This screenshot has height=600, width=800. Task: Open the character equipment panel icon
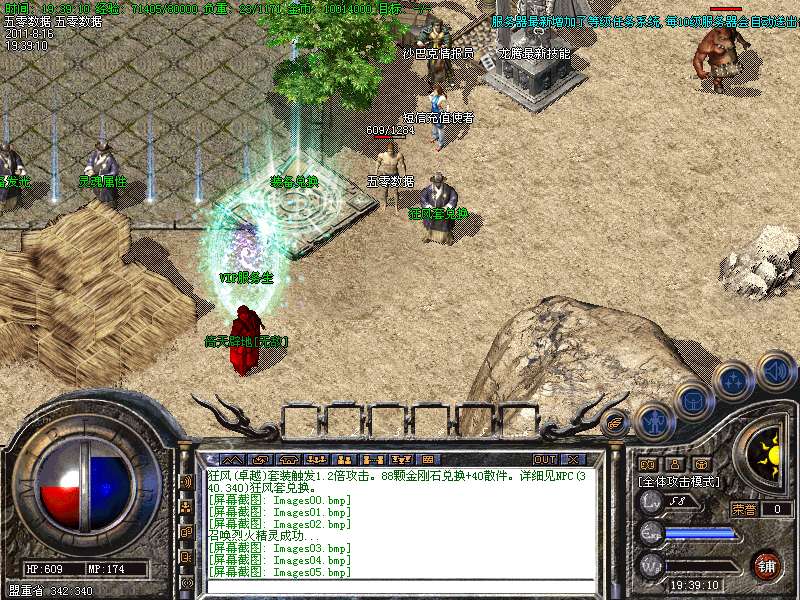click(653, 421)
